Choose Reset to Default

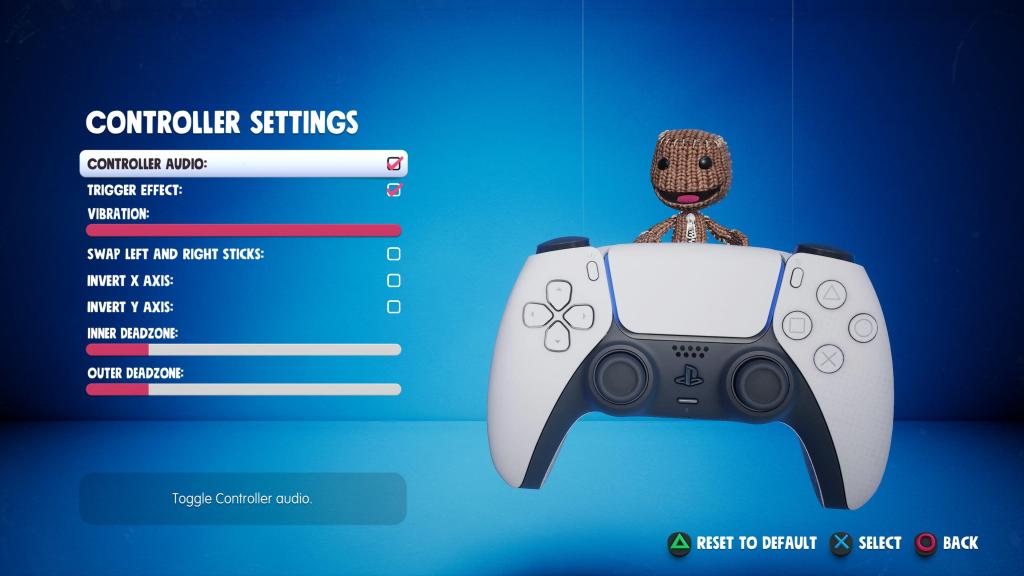(743, 543)
